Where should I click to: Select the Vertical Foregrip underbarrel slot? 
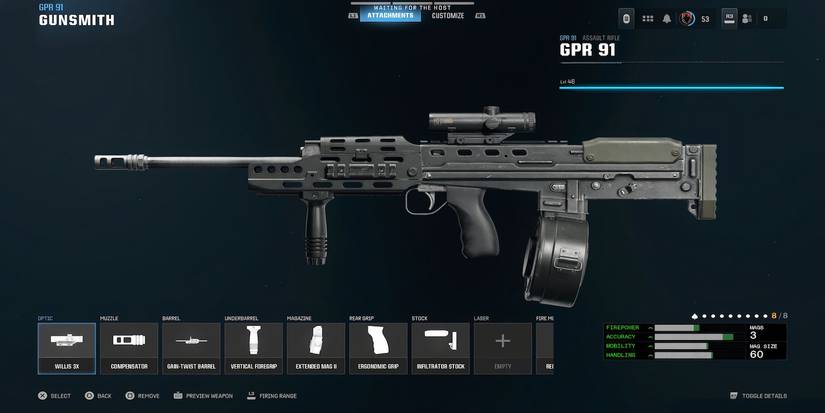(x=253, y=348)
